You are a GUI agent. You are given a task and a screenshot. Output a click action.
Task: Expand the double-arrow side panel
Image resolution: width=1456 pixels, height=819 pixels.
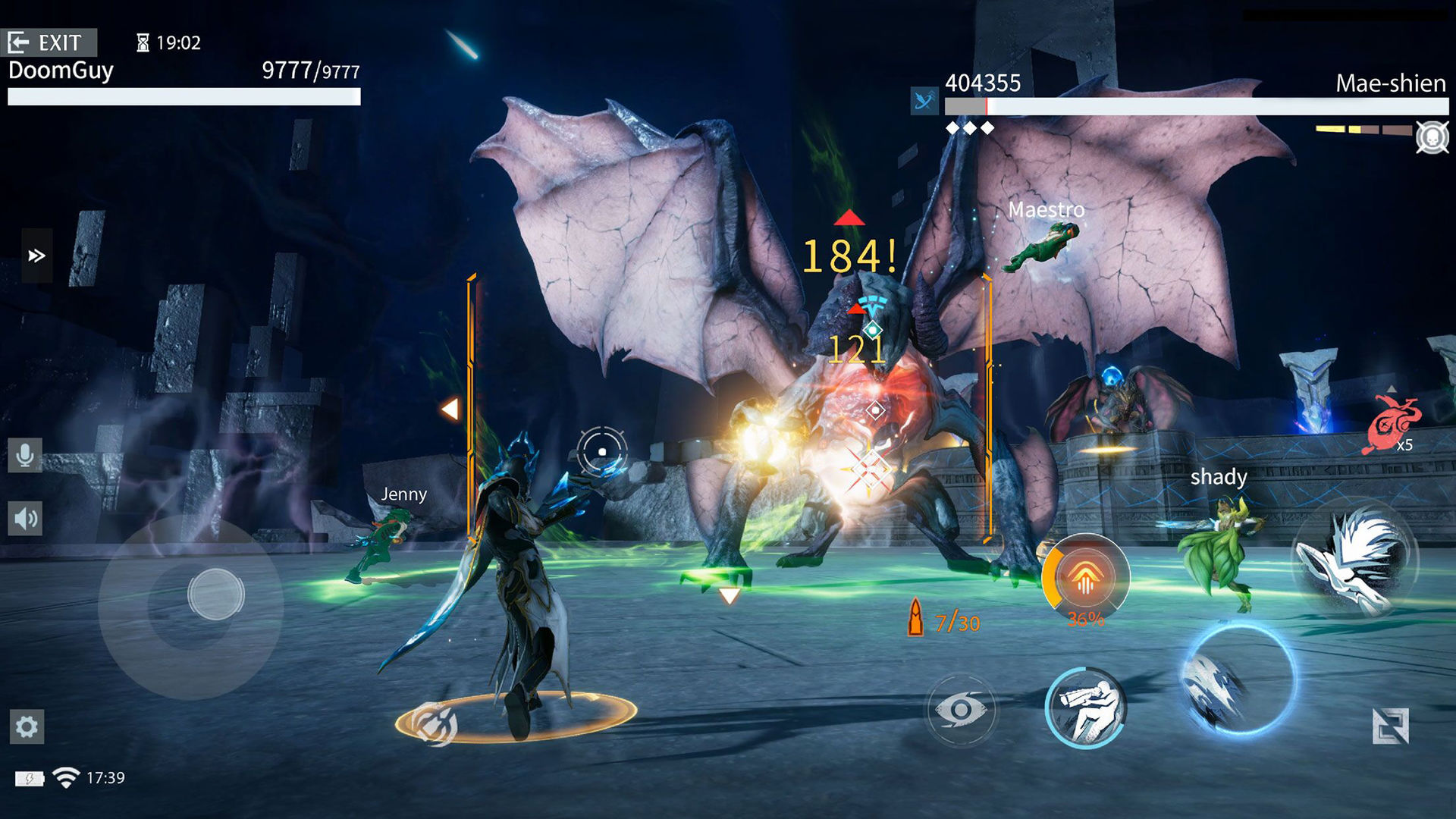pos(36,256)
